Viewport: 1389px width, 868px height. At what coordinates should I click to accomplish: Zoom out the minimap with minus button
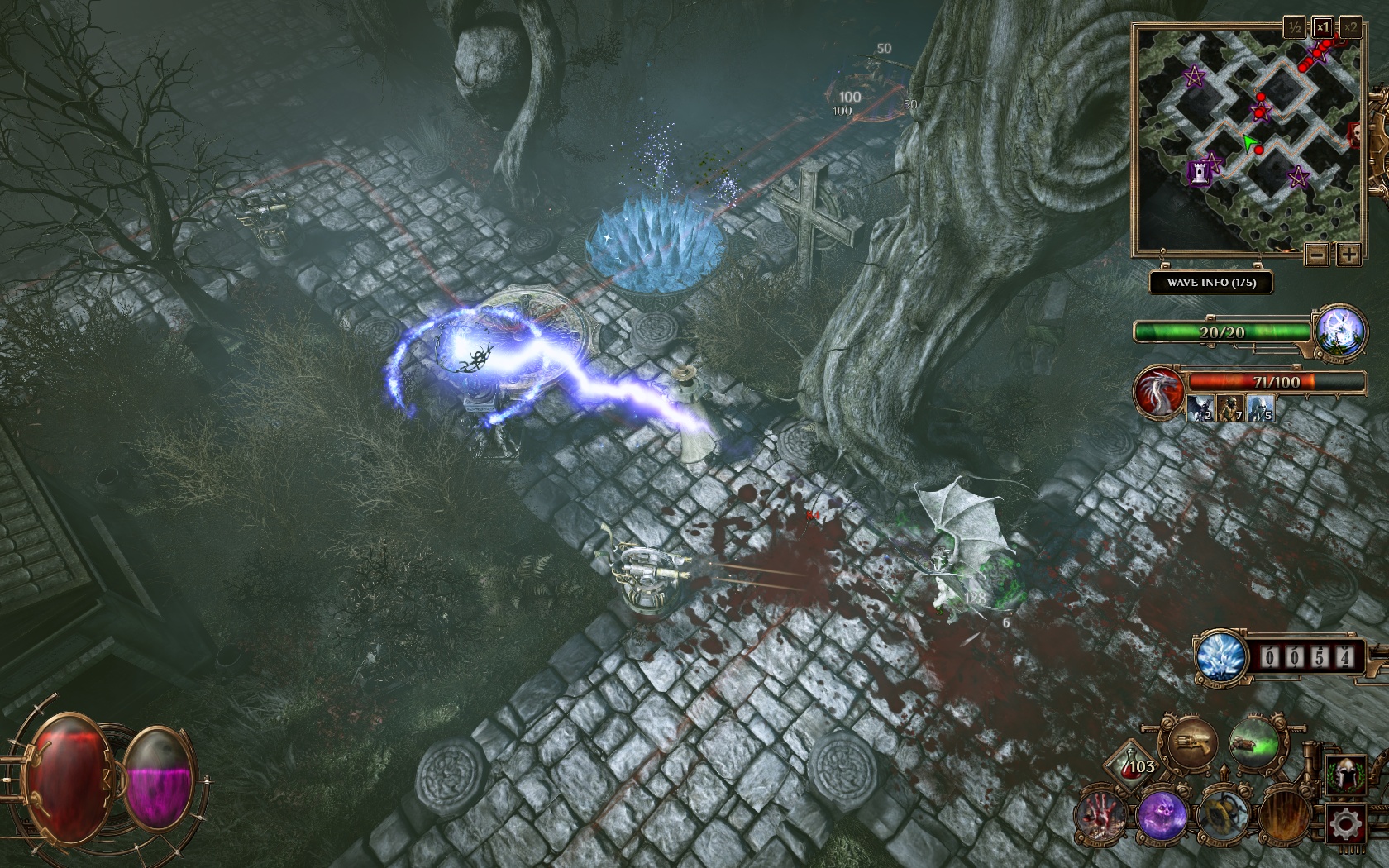(1317, 255)
